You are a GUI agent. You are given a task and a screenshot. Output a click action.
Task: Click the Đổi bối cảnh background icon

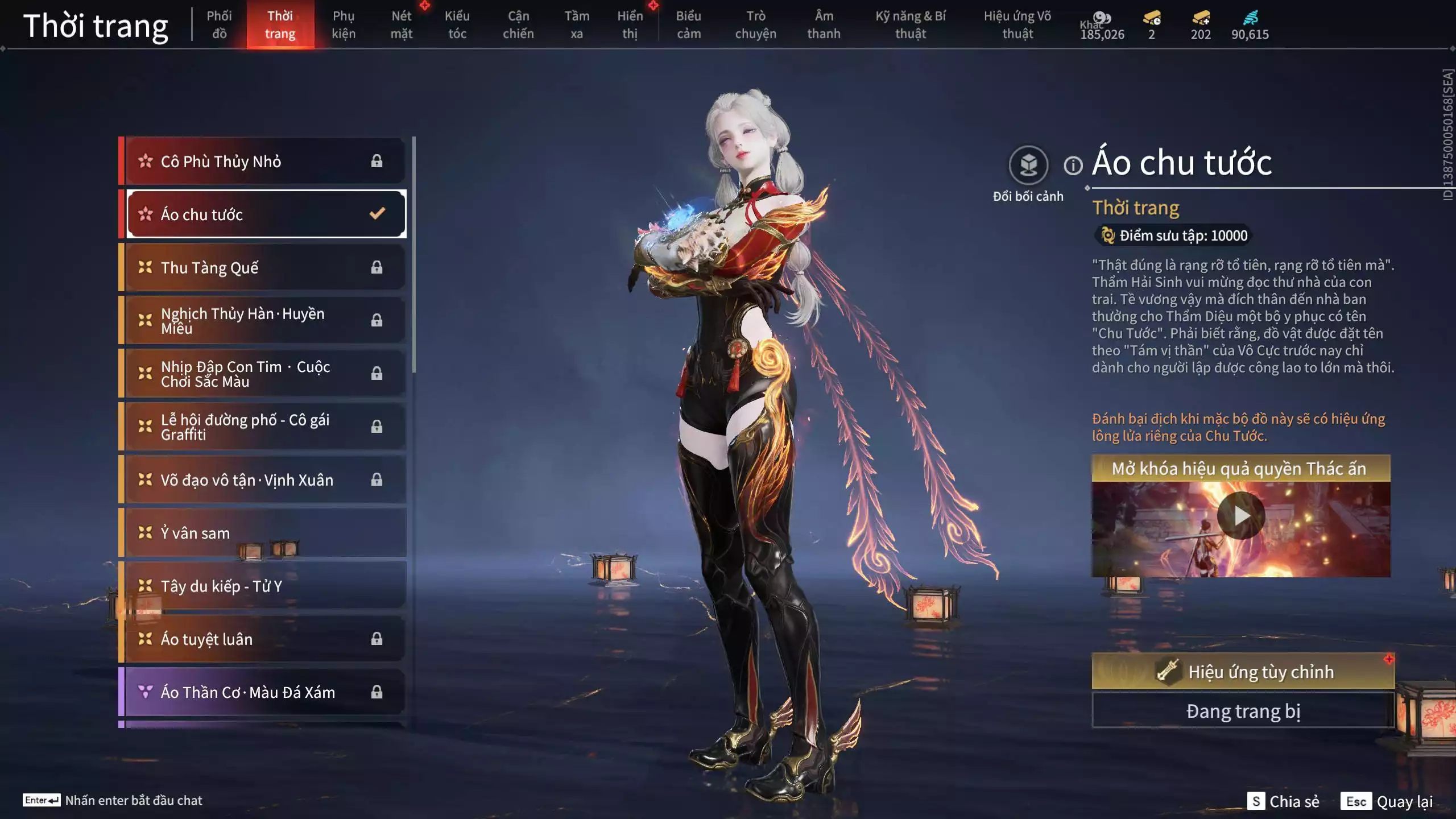[x=1028, y=166]
